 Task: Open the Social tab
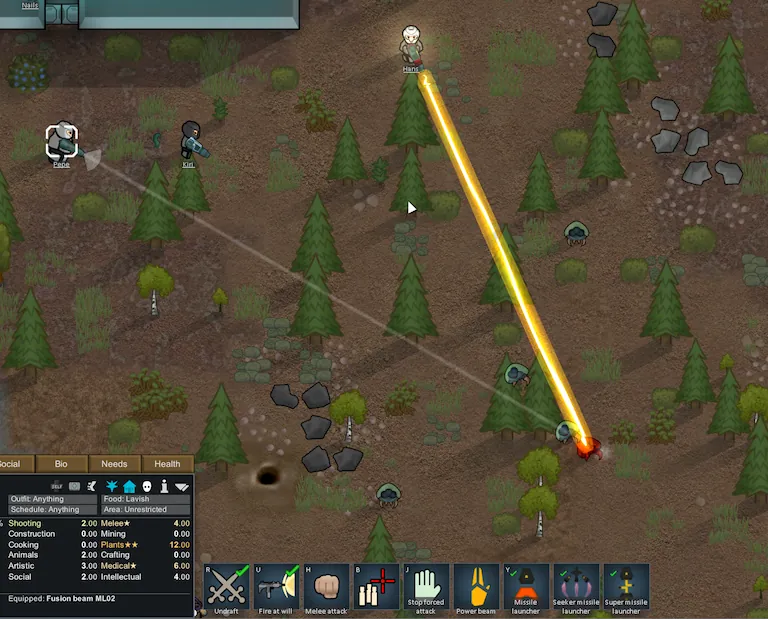(x=14, y=464)
